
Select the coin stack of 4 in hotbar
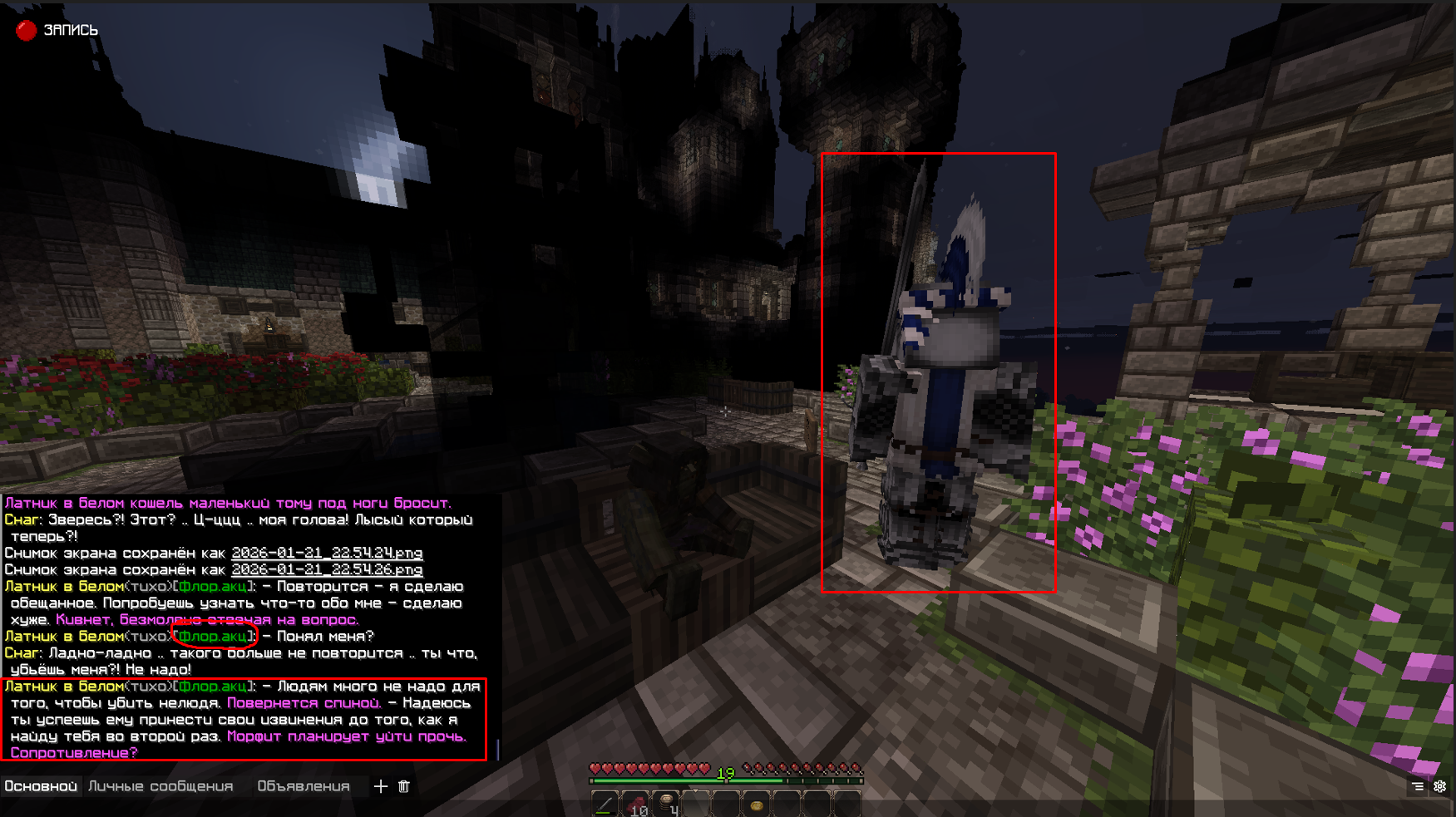coord(667,803)
